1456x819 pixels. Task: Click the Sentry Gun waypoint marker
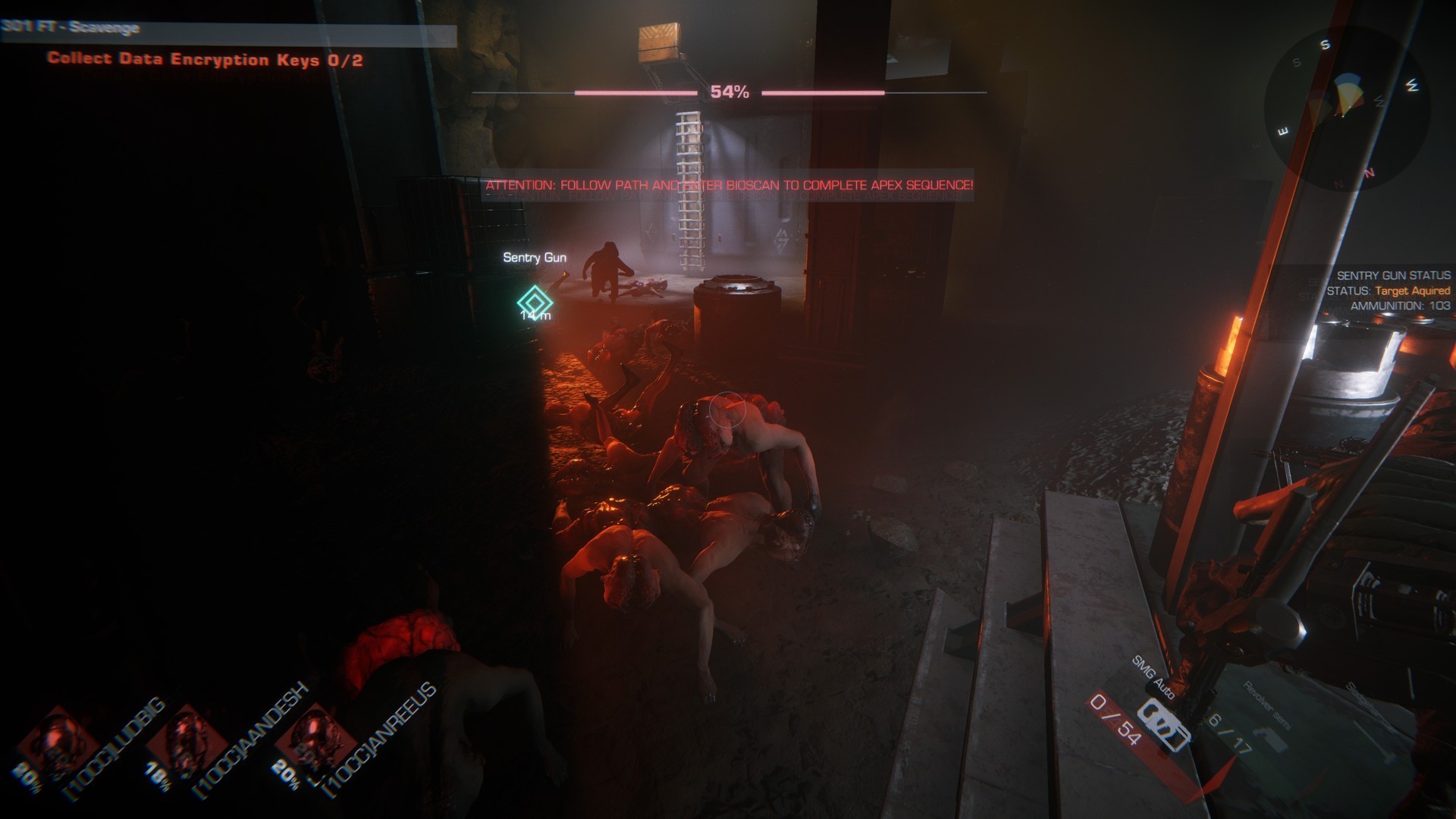tap(534, 300)
